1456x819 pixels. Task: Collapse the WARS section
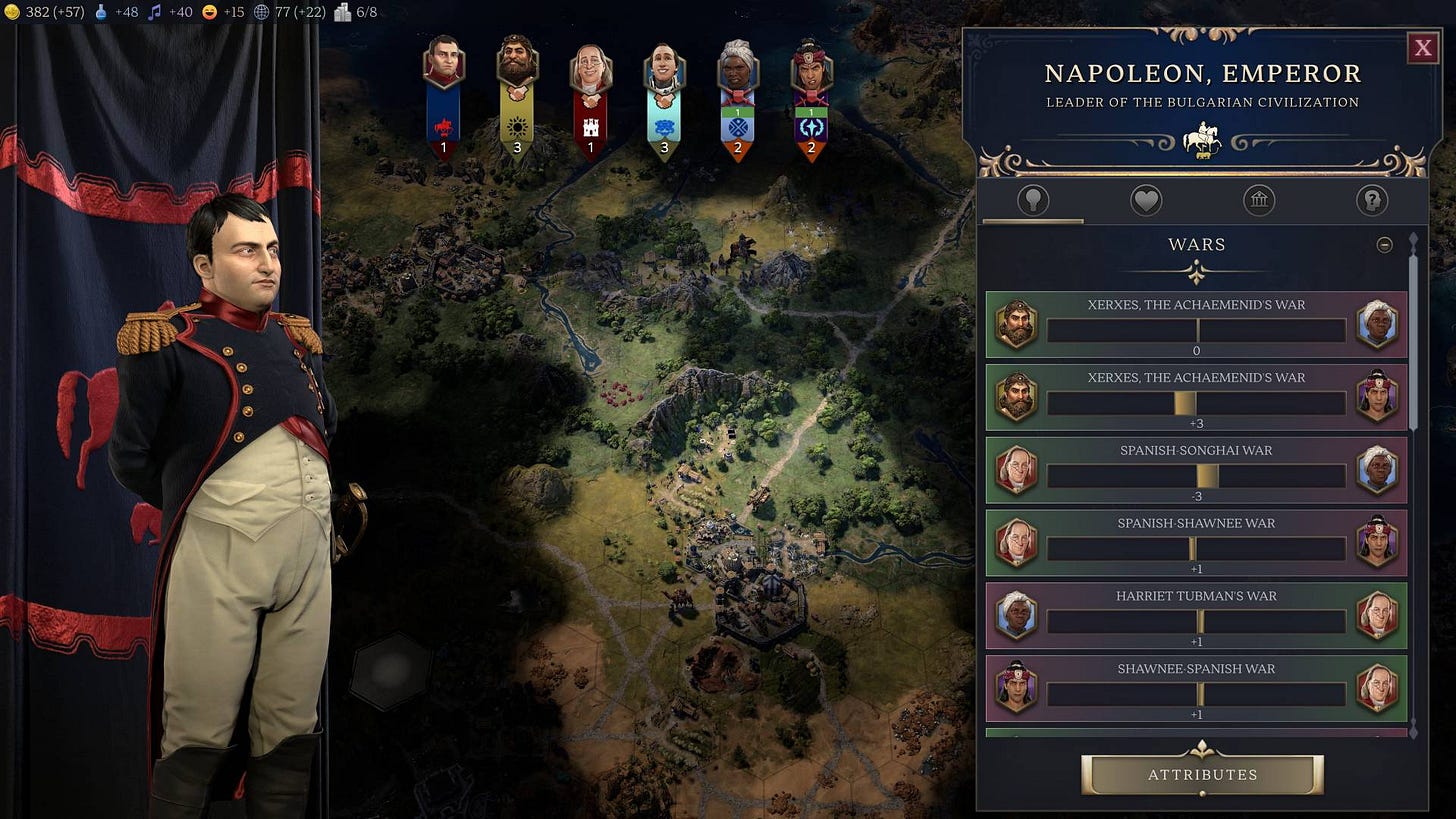1386,243
